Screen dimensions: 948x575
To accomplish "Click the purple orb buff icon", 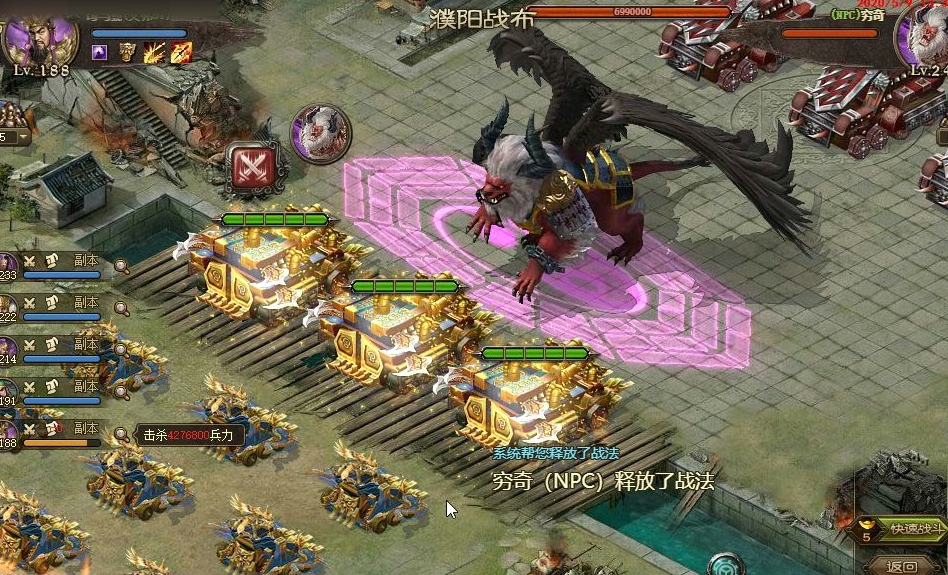I will pyautogui.click(x=100, y=54).
